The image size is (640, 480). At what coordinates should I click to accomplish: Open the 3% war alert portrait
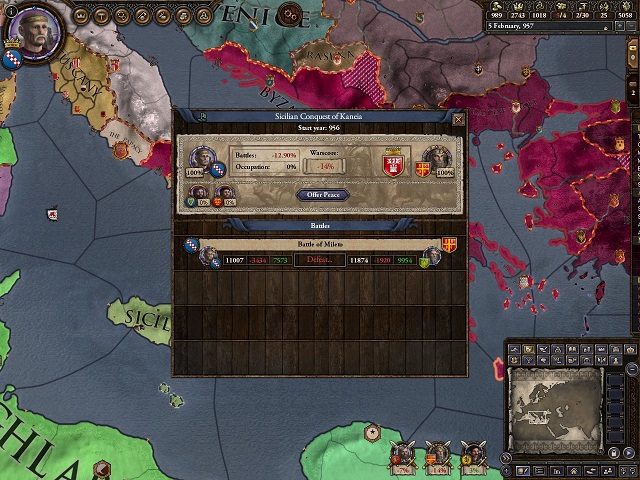click(472, 455)
